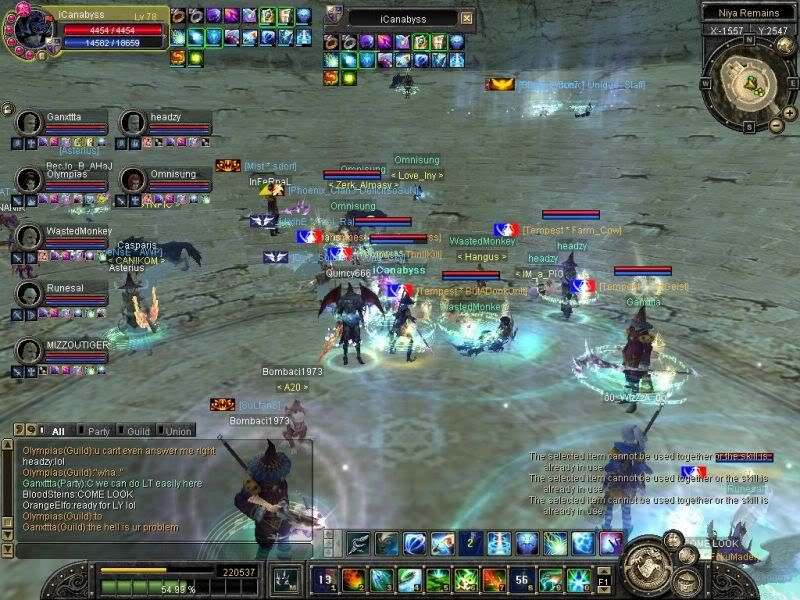This screenshot has width=800, height=600.
Task: Select the Guild chat tab
Action: click(x=139, y=431)
